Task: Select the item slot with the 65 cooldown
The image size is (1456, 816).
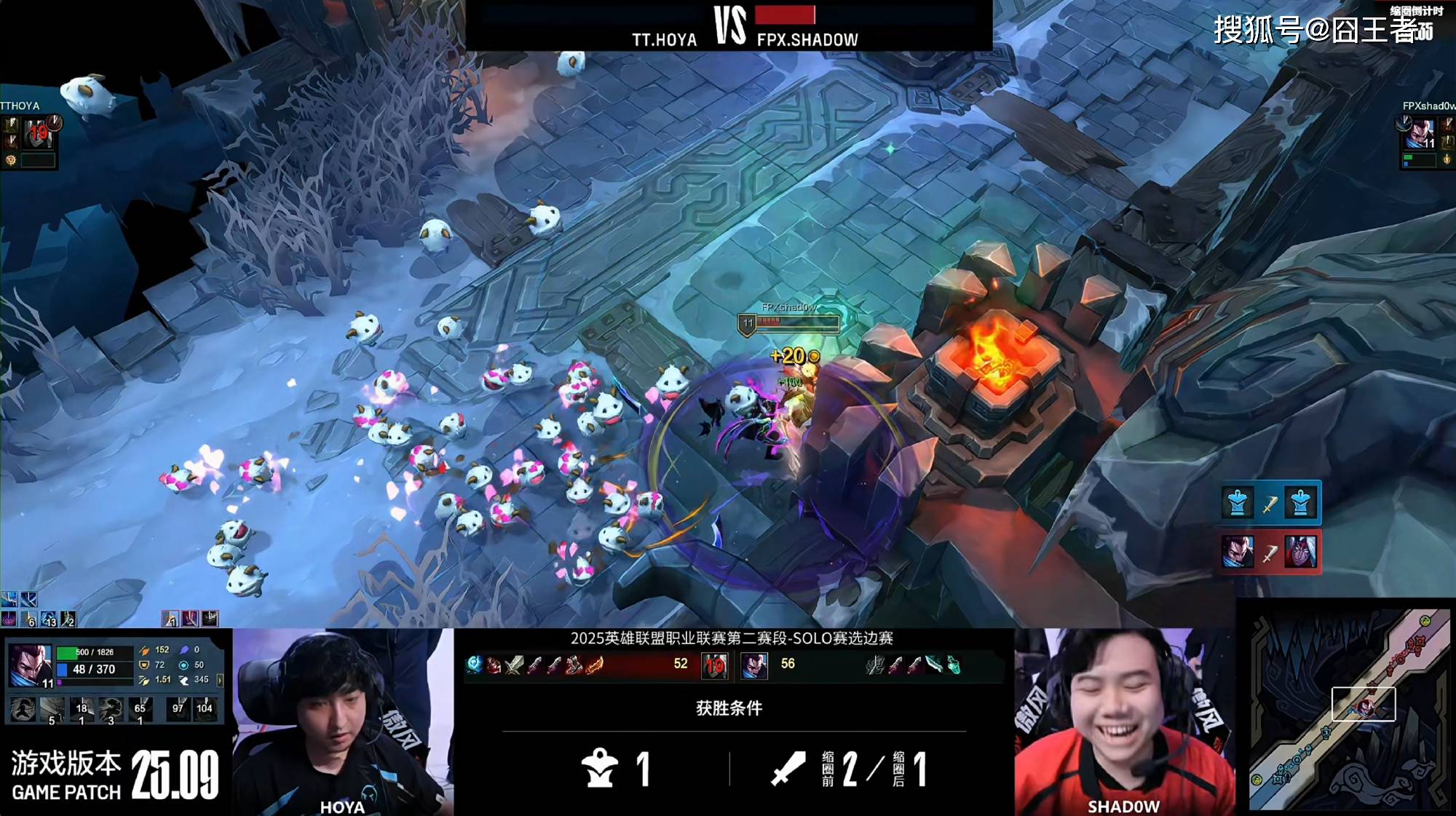Action: pos(140,710)
